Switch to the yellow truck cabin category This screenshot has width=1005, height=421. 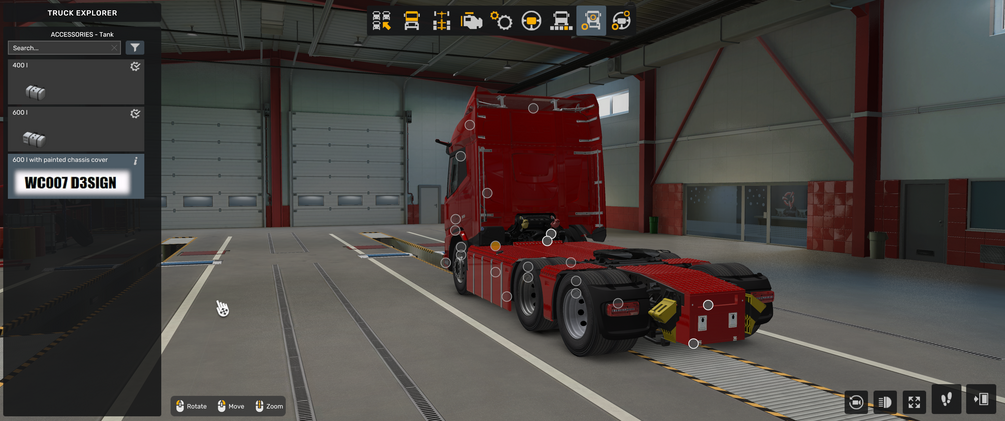411,21
